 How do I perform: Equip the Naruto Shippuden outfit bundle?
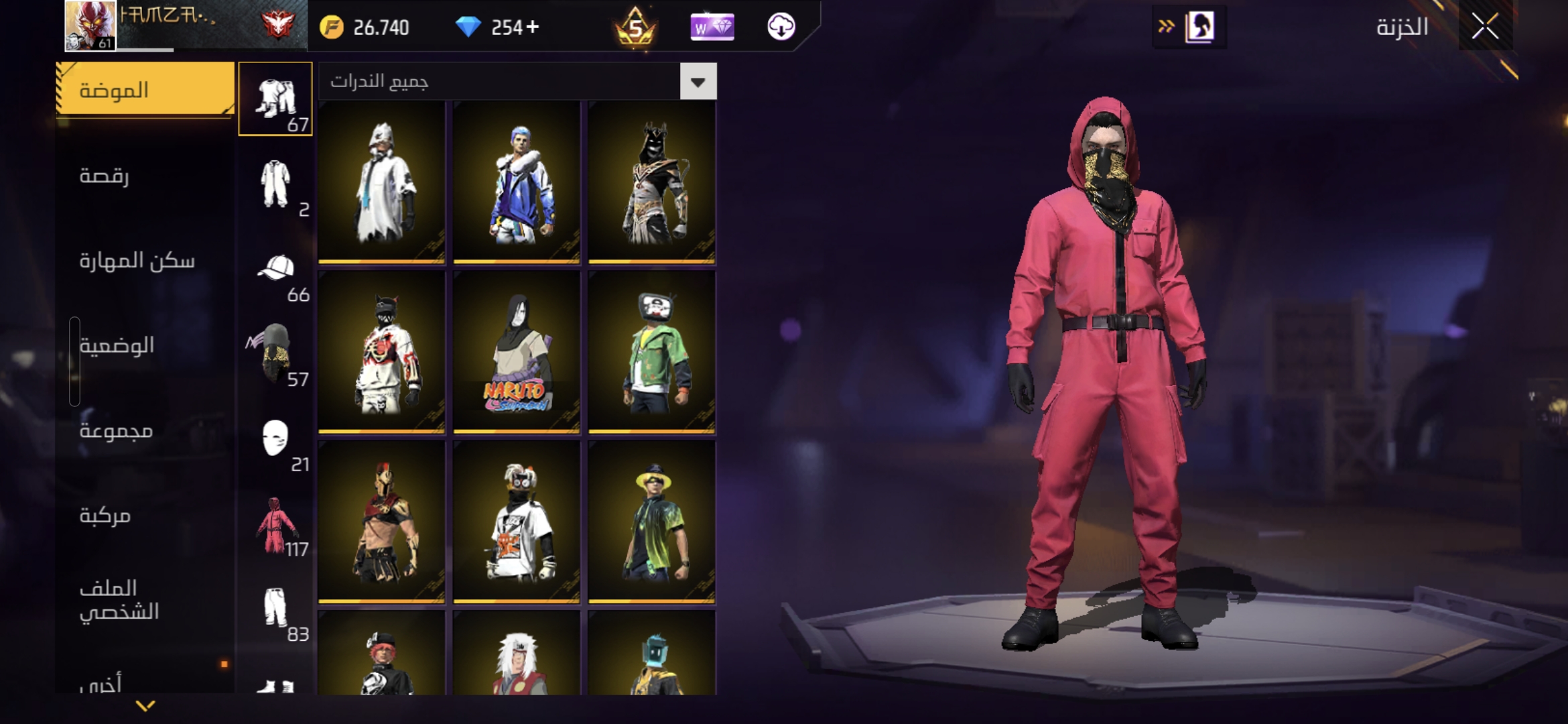516,351
